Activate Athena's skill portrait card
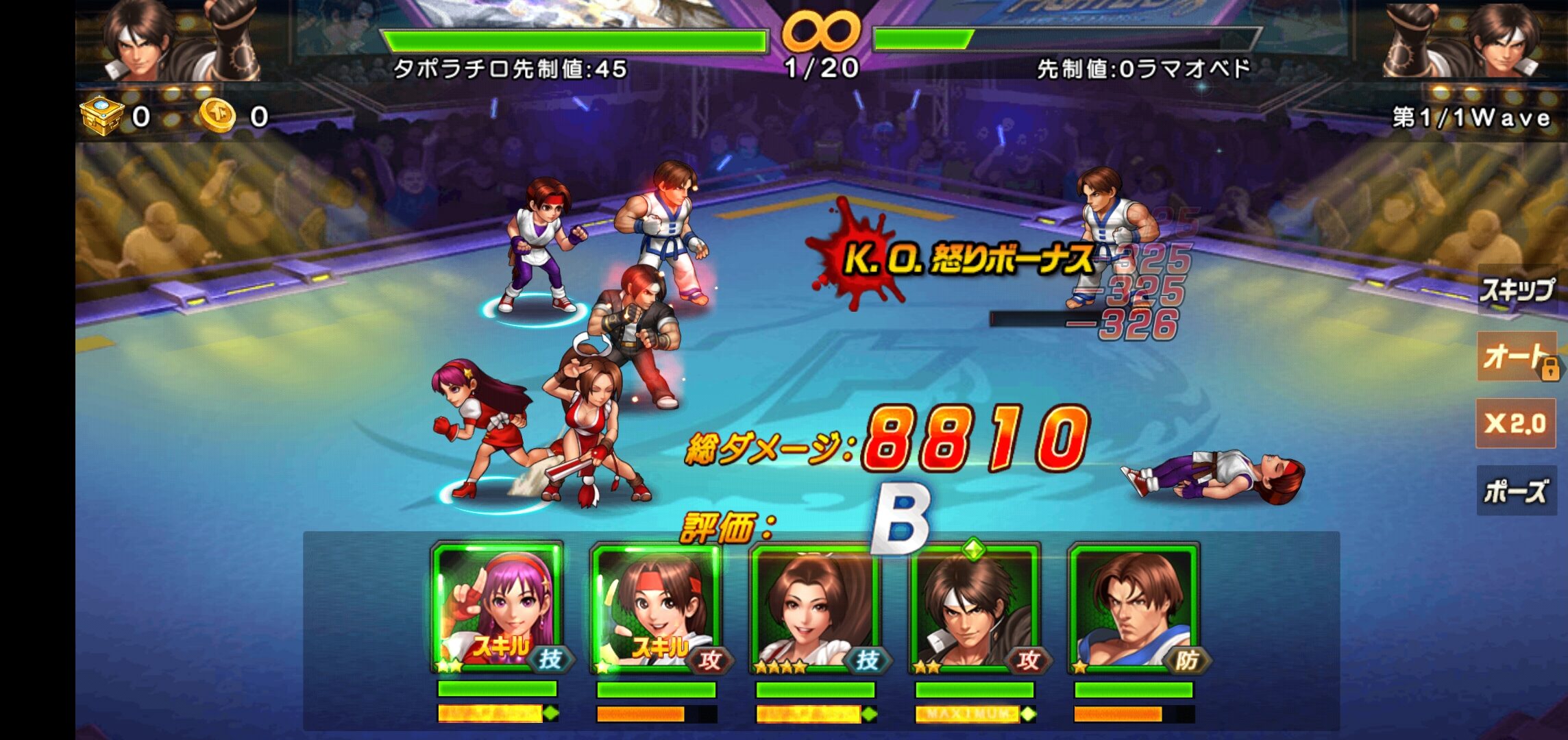Screen dimensions: 1568x740 498,608
